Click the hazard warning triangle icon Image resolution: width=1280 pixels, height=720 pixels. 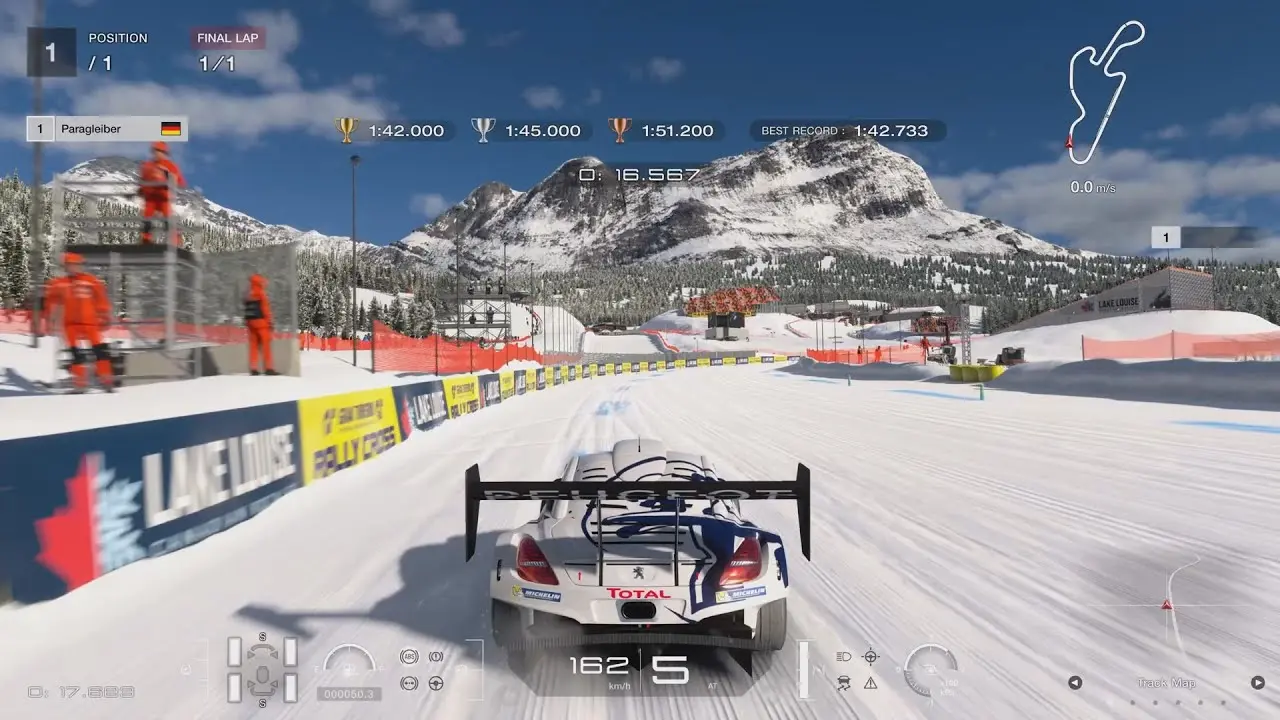870,683
